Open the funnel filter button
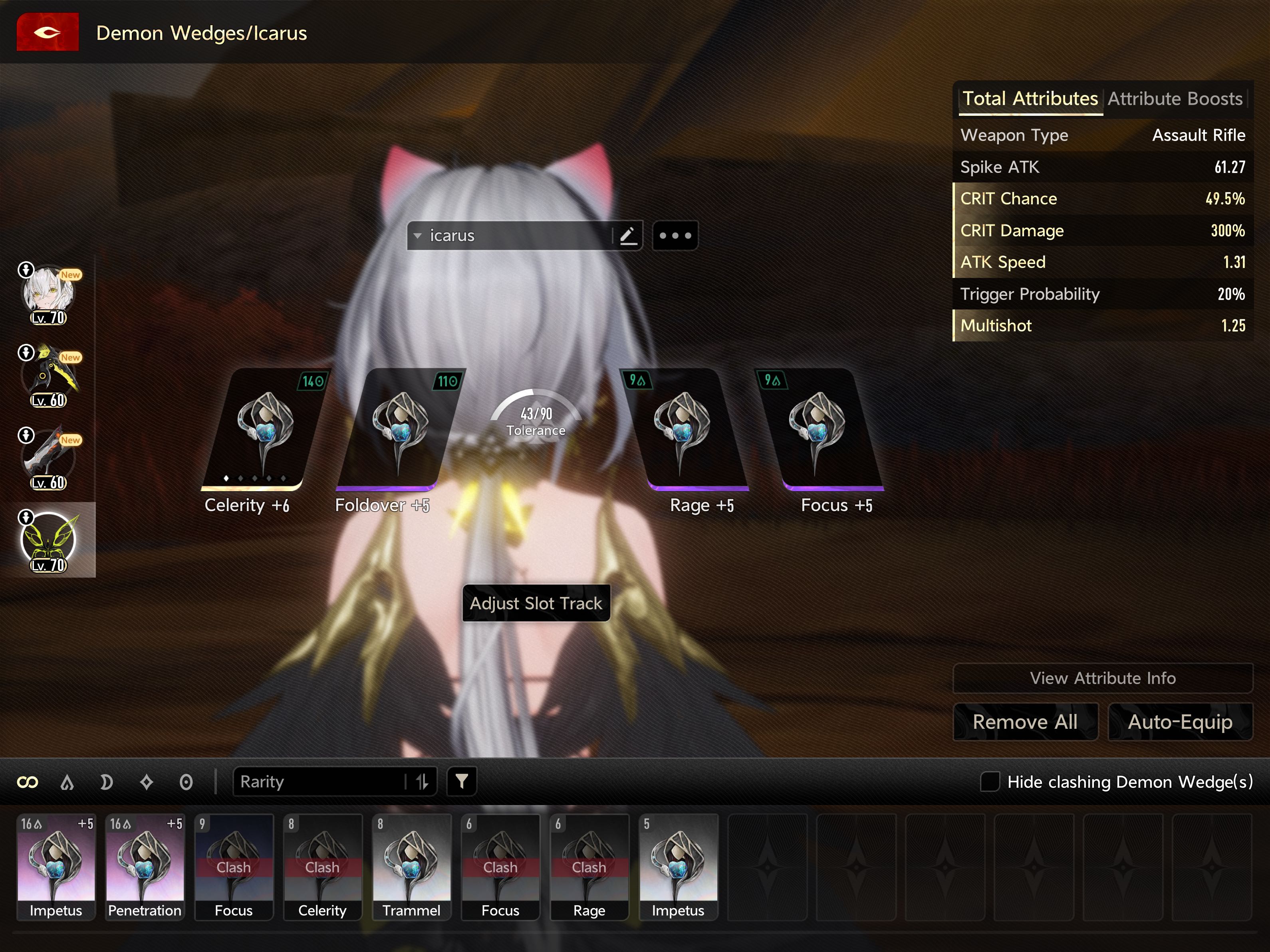This screenshot has height=952, width=1270. click(x=462, y=781)
